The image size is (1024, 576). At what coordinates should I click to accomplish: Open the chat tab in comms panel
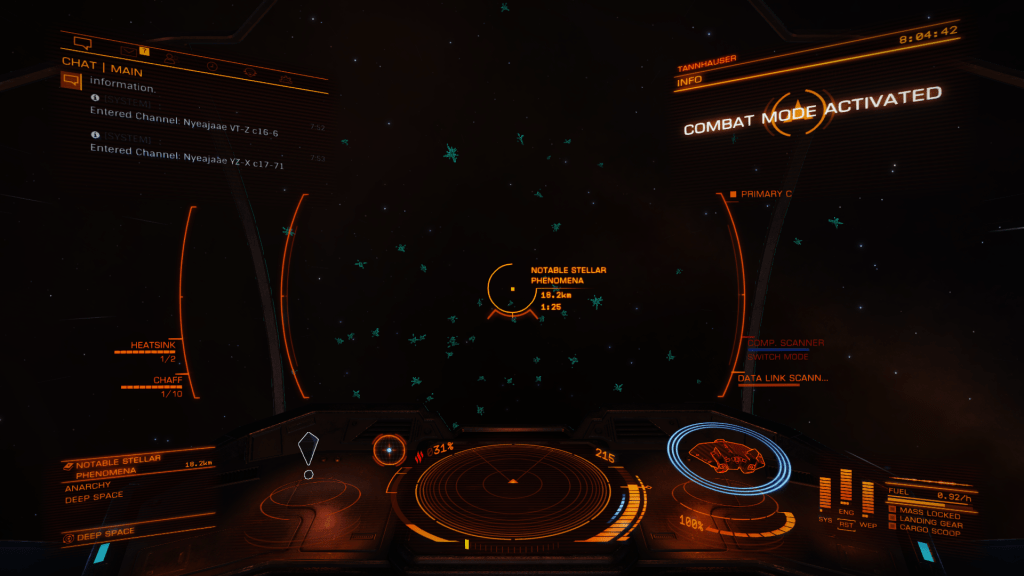pyautogui.click(x=83, y=43)
